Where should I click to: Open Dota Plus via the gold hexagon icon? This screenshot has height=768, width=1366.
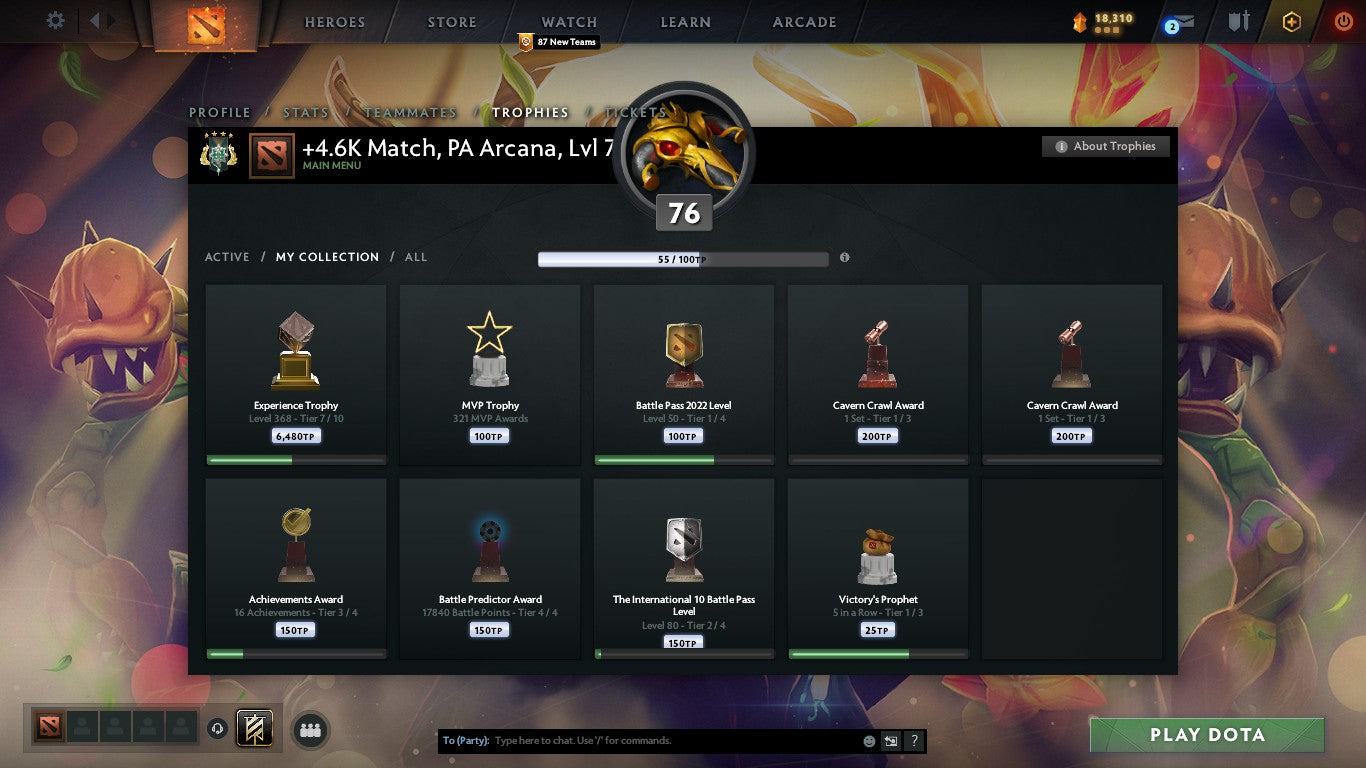point(1290,21)
